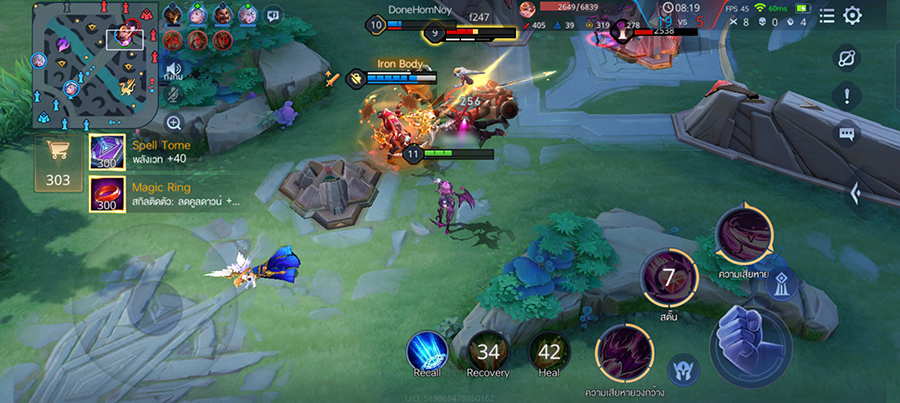900x403 pixels.
Task: Toggle the muted microphone icon
Action: click(174, 96)
